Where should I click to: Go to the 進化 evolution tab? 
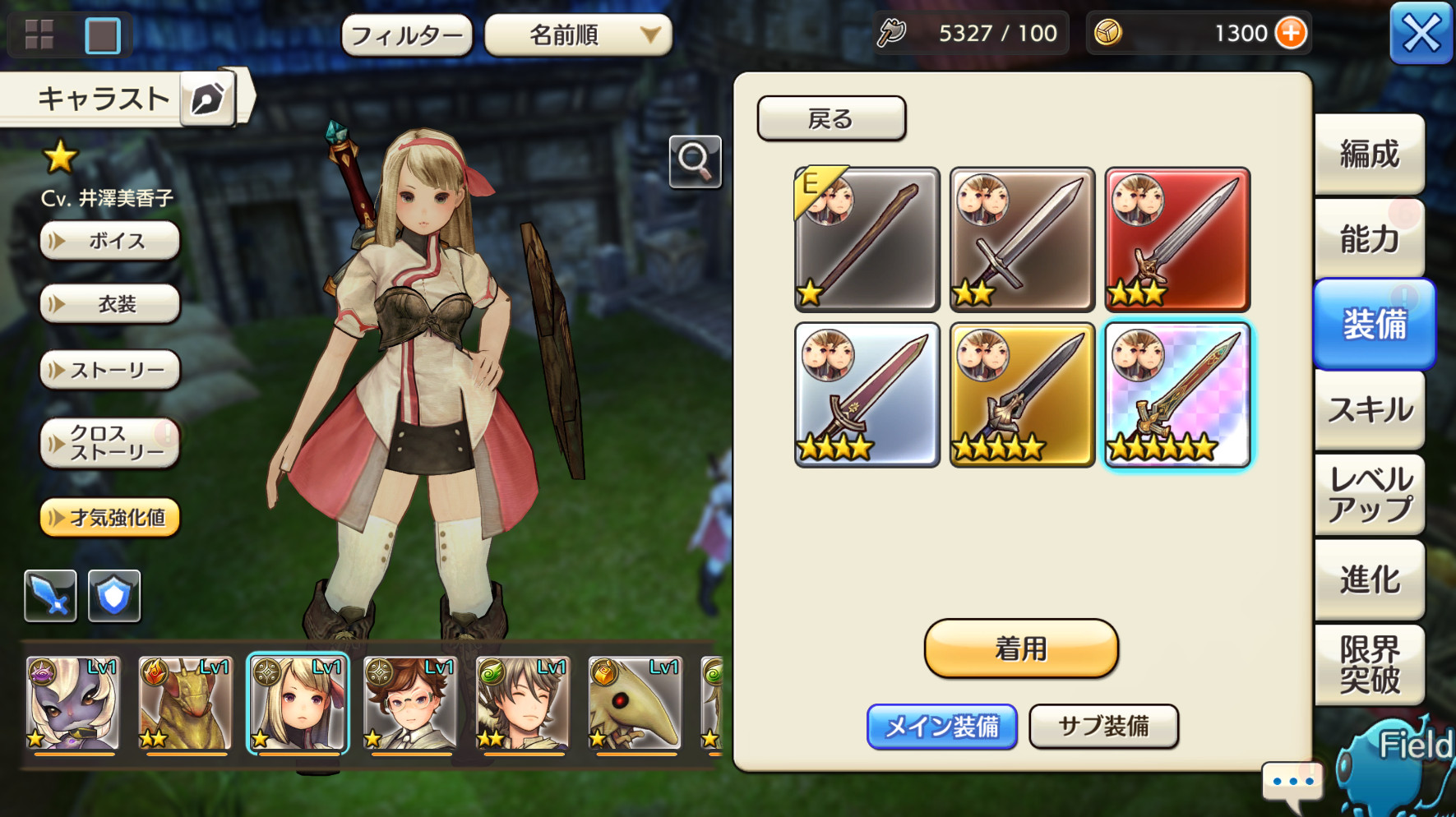[x=1369, y=579]
